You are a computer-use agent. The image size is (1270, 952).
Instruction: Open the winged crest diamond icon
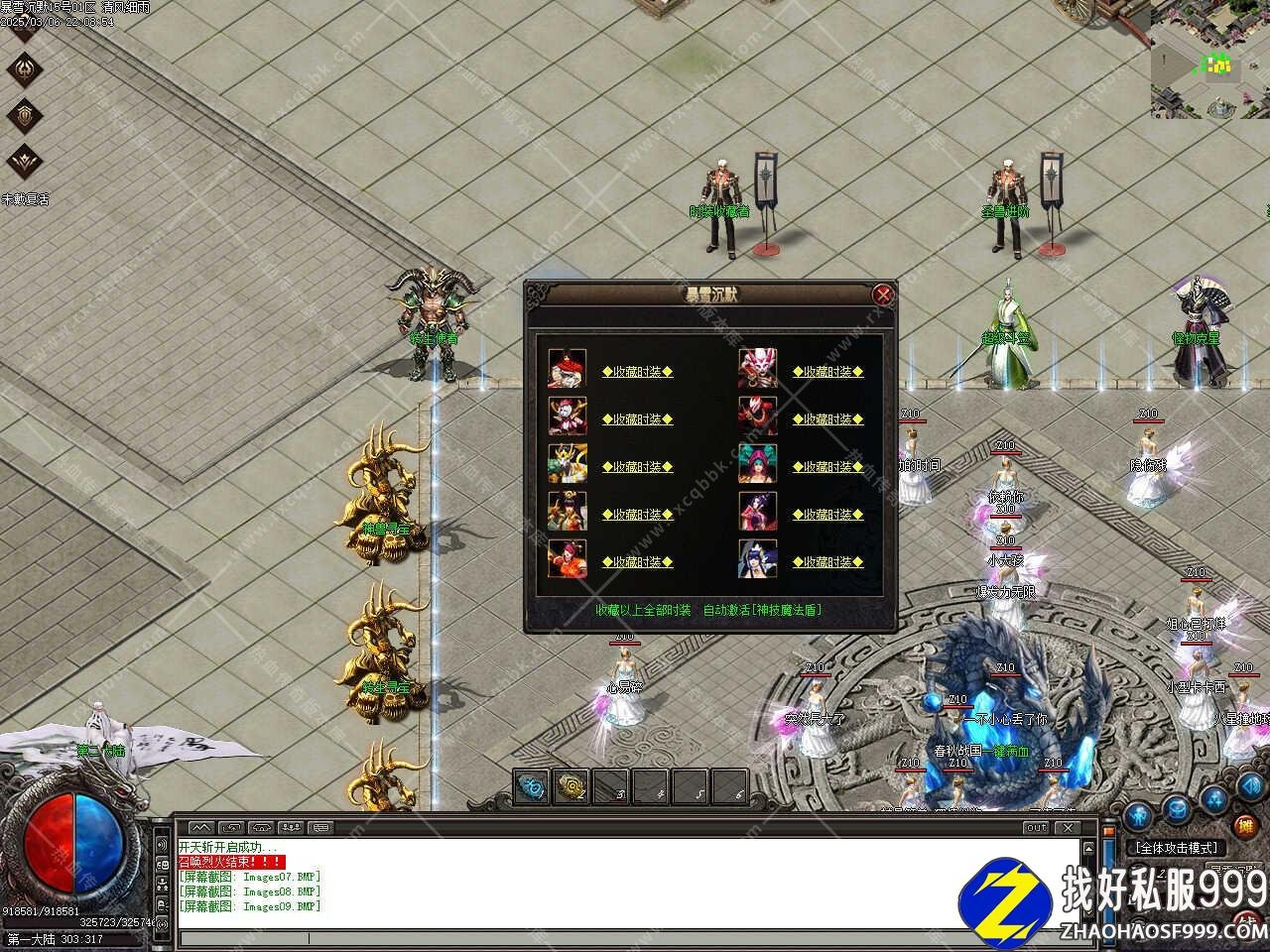tap(25, 159)
